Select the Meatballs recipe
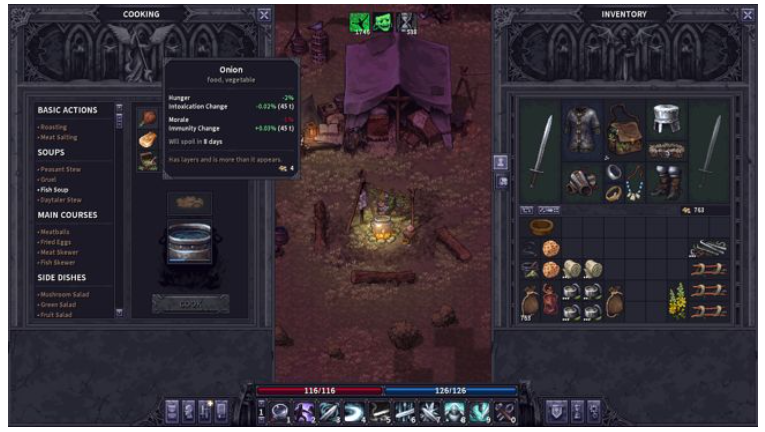Image resolution: width=765 pixels, height=432 pixels. click(54, 231)
